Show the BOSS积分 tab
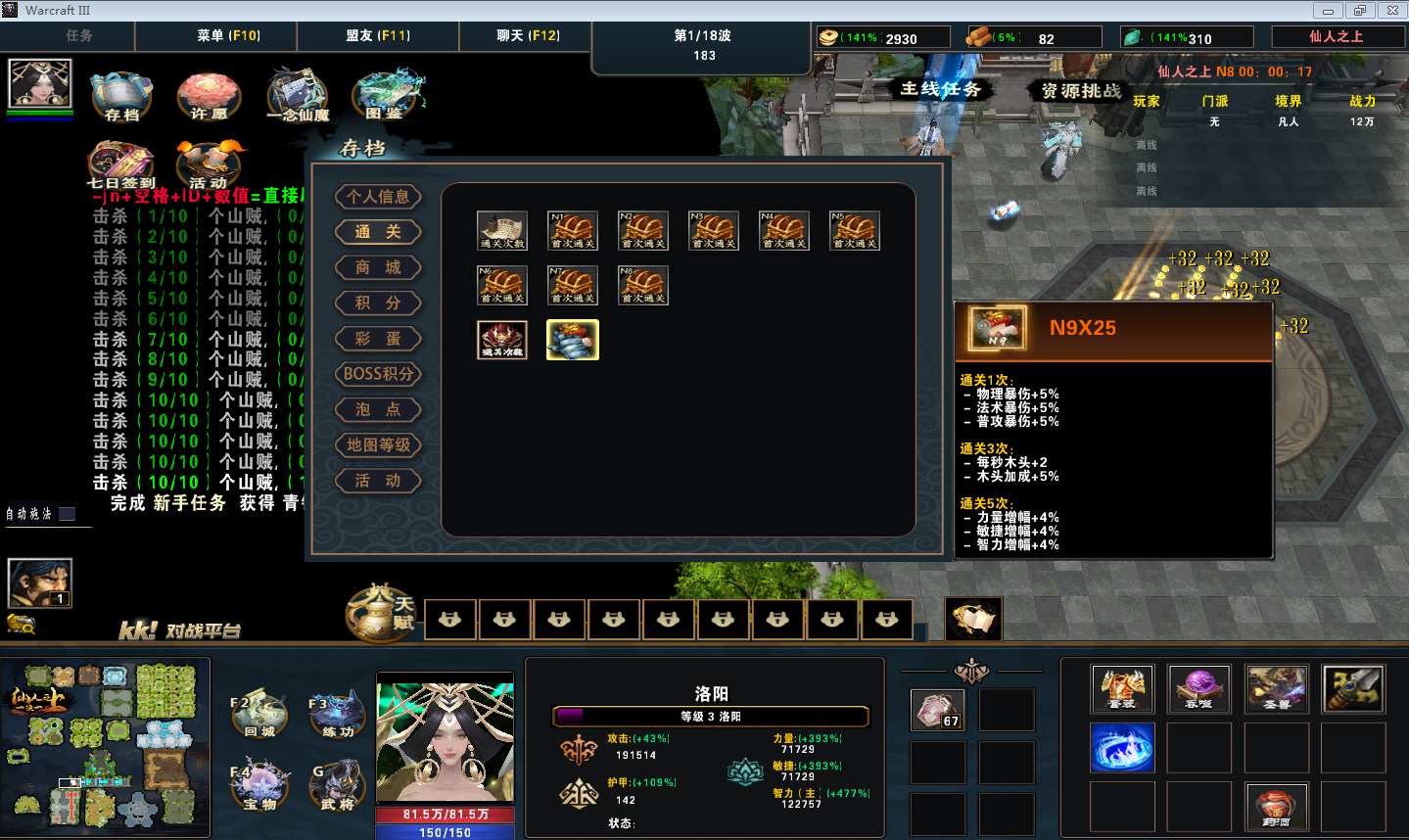 click(378, 374)
